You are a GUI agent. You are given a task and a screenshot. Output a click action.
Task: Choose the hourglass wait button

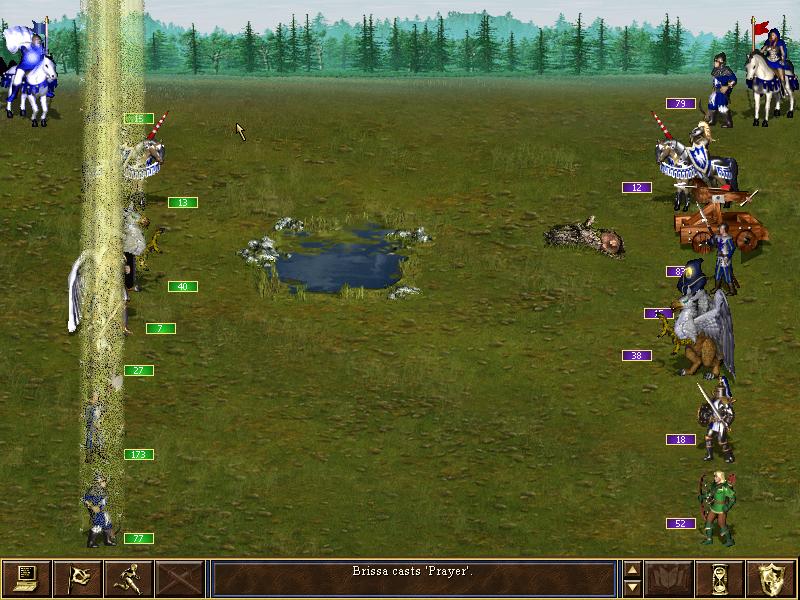pos(720,578)
